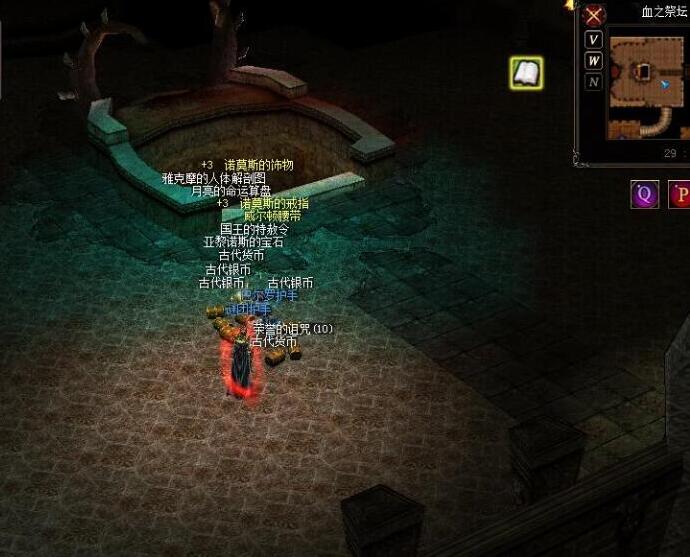
Task: Activate the purple Q button
Action: click(645, 195)
